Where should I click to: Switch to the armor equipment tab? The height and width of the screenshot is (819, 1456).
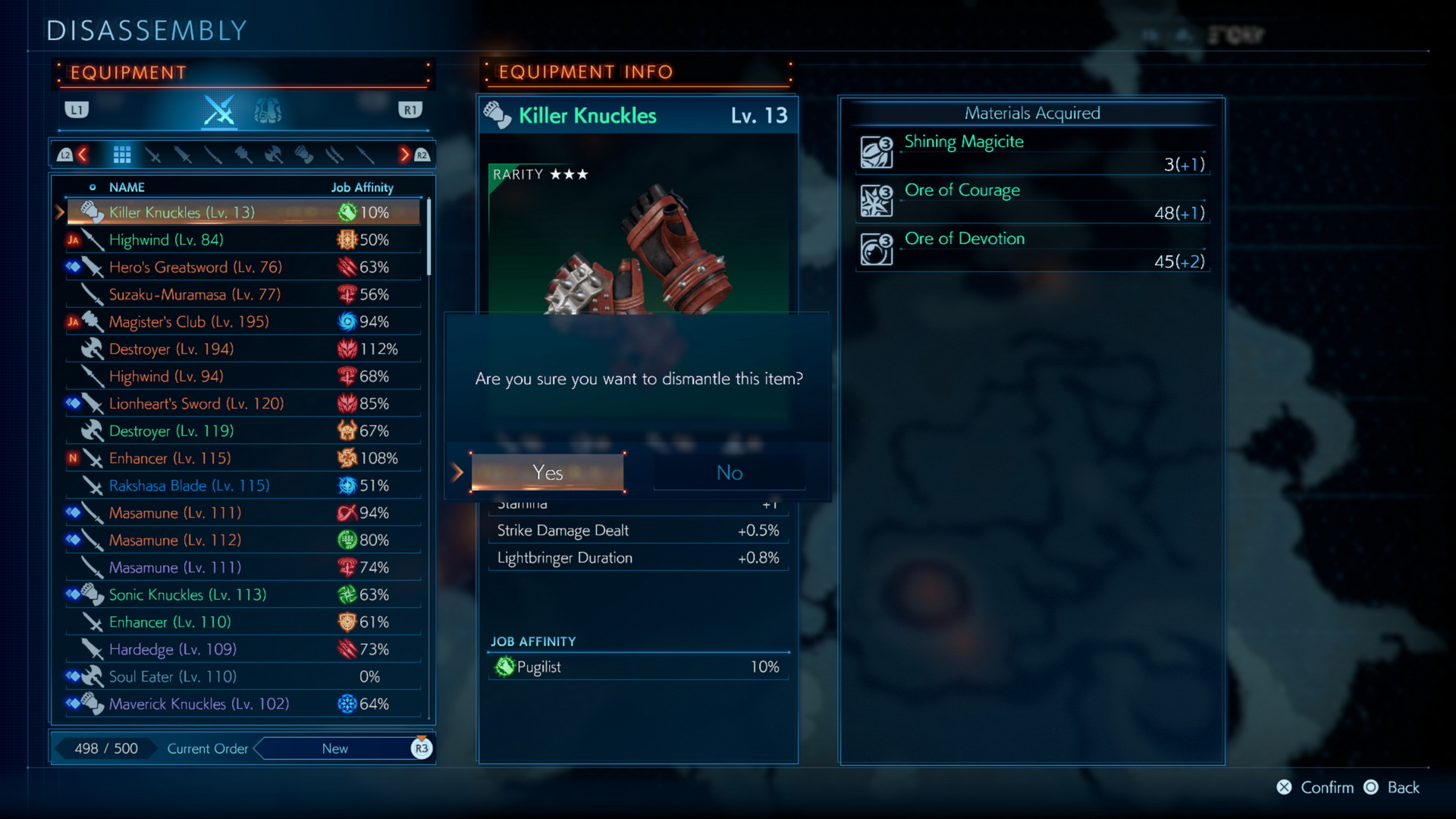tap(267, 111)
